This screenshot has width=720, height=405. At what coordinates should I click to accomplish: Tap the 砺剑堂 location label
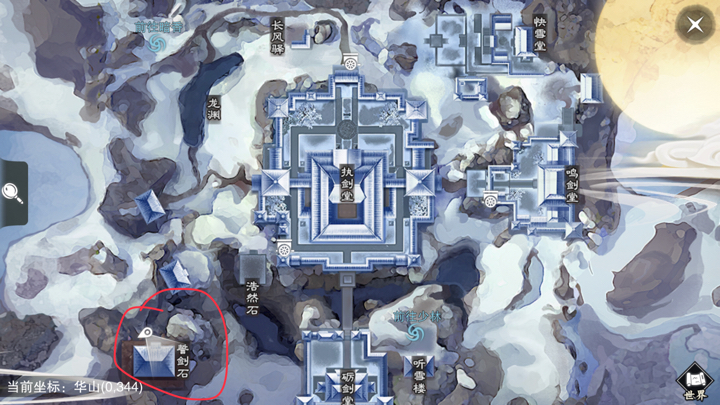[347, 385]
